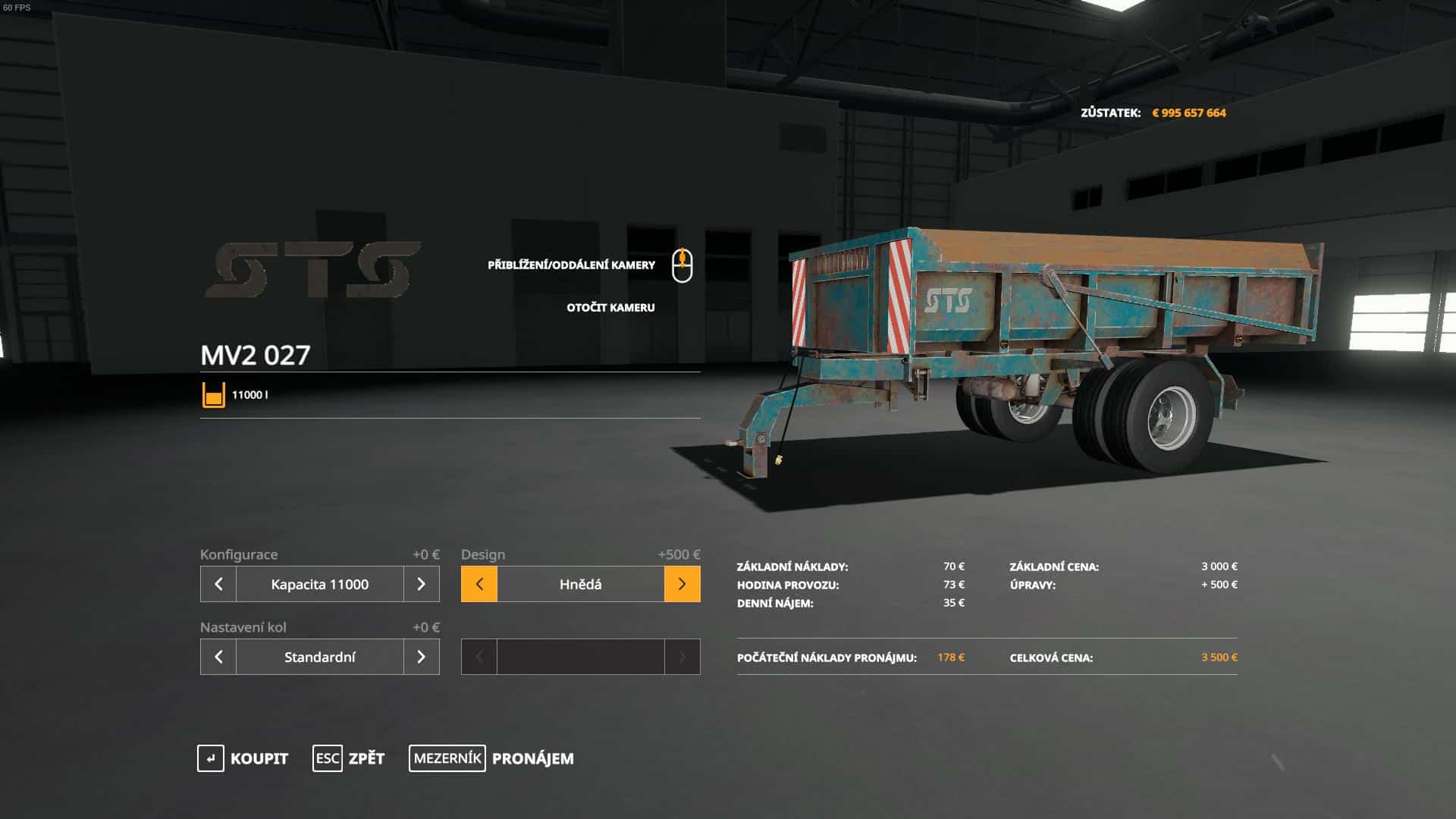Switch Design to next color
This screenshot has width=1456, height=819.
point(682,584)
